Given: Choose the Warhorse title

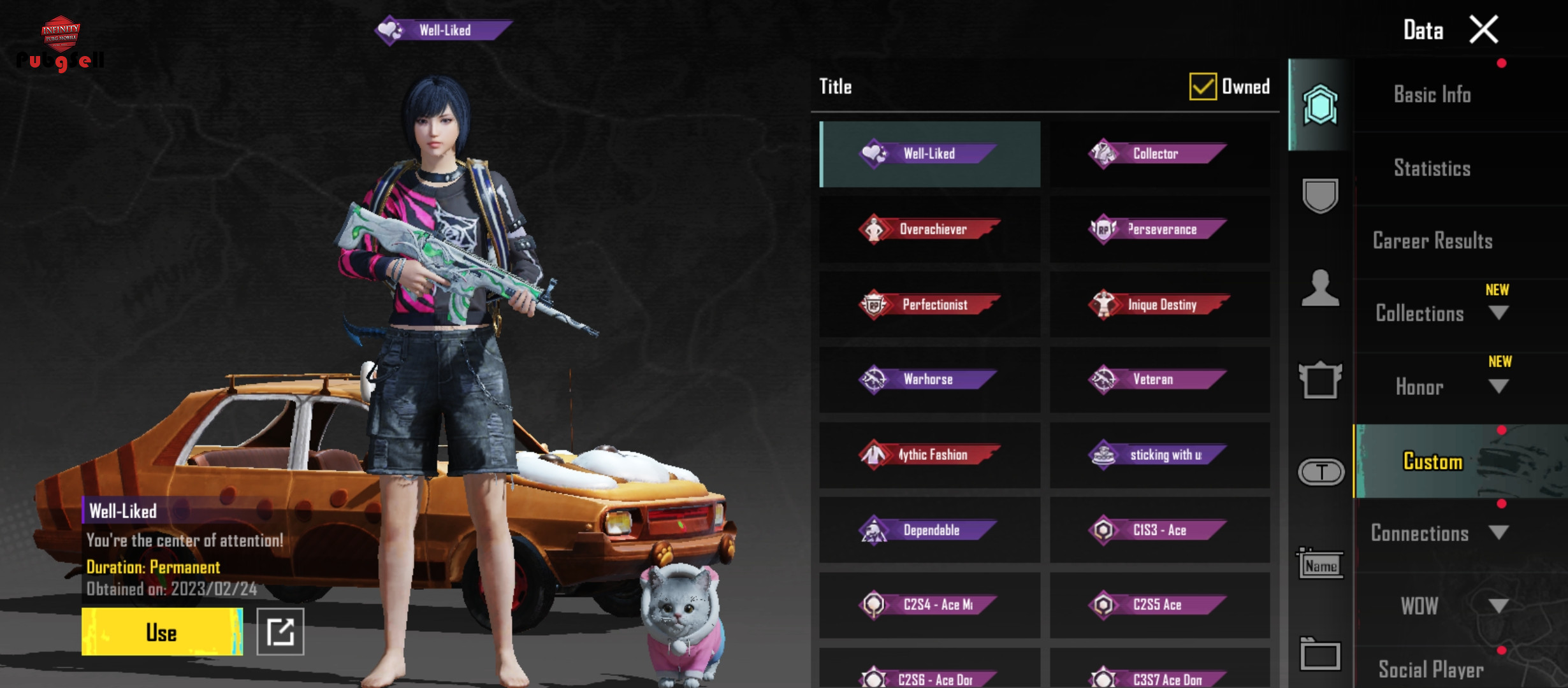Looking at the screenshot, I should click(x=929, y=380).
